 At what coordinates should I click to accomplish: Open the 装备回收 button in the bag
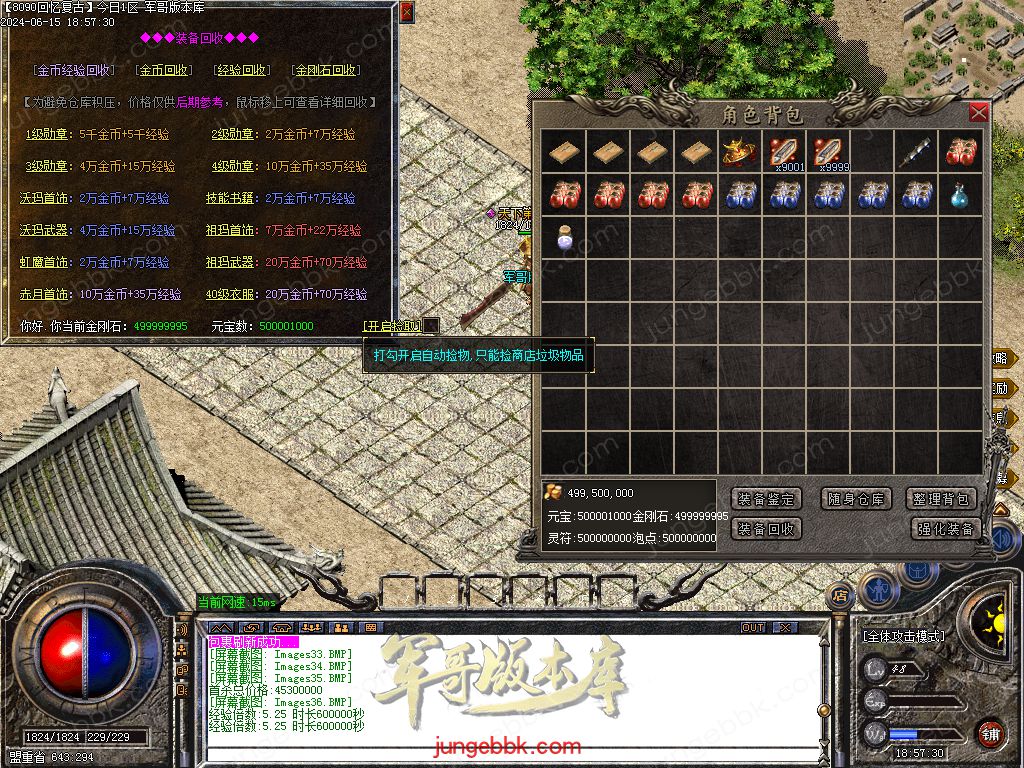click(766, 528)
